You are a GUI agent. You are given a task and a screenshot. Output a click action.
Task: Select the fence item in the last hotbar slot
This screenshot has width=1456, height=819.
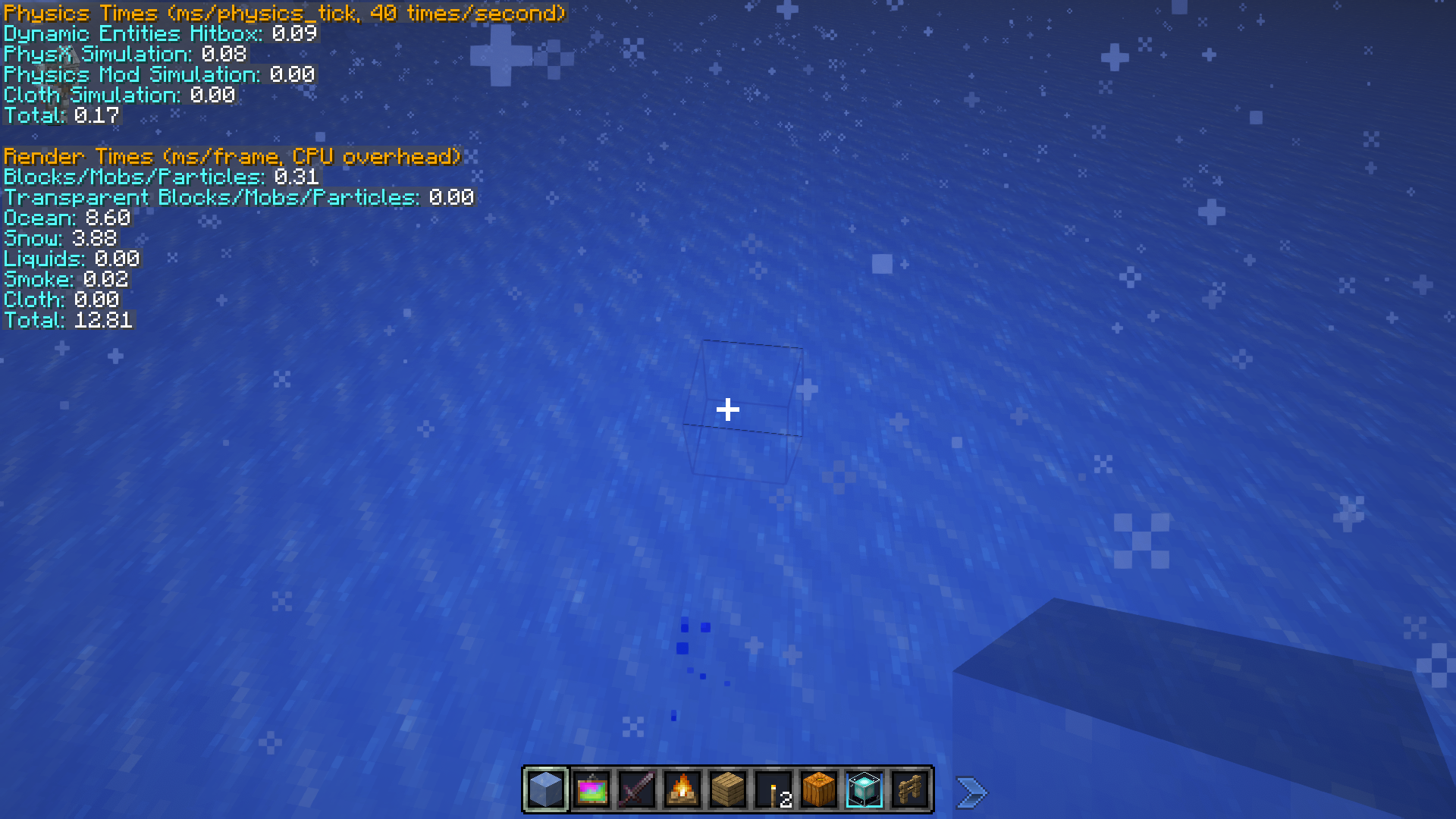[x=909, y=789]
